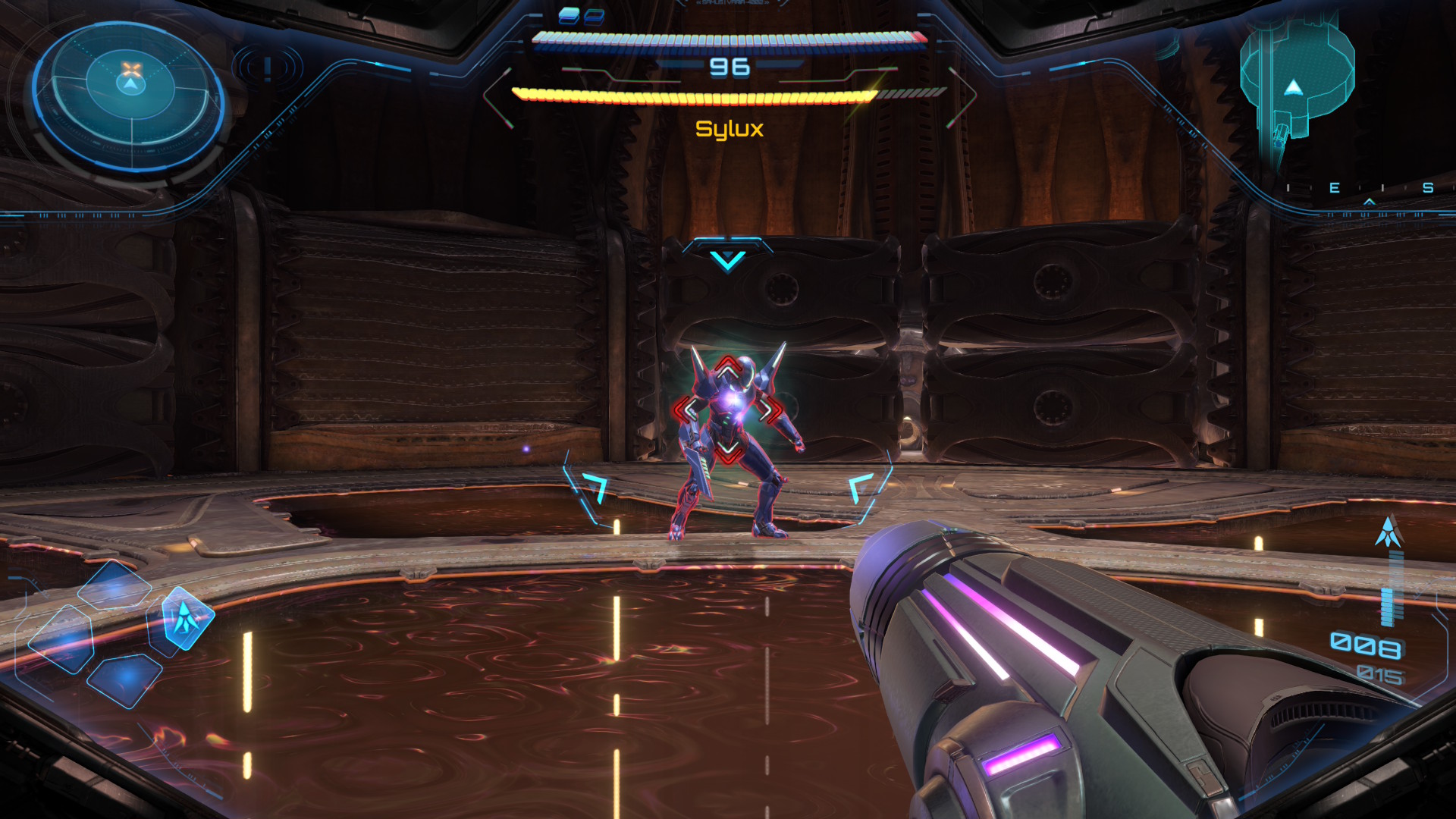Click the missile icon above ammo count
This screenshot has width=1456, height=819.
pos(1389,532)
